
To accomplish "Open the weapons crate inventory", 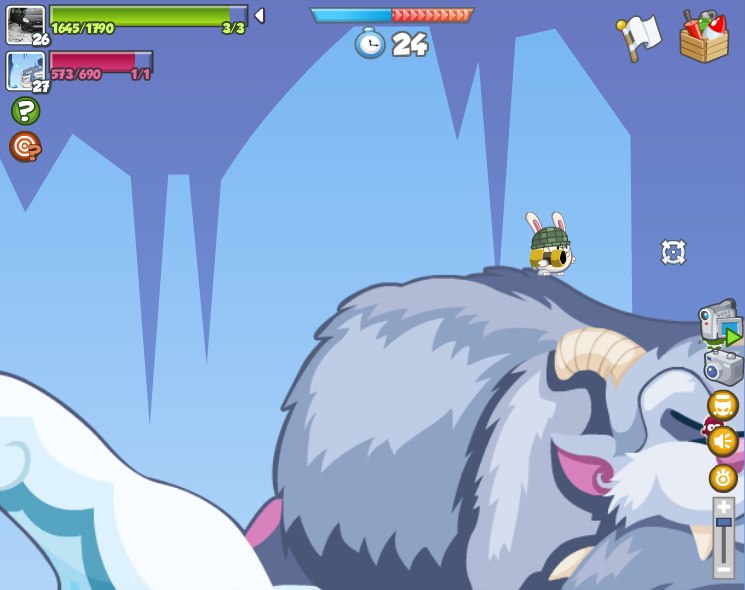I will coord(704,38).
